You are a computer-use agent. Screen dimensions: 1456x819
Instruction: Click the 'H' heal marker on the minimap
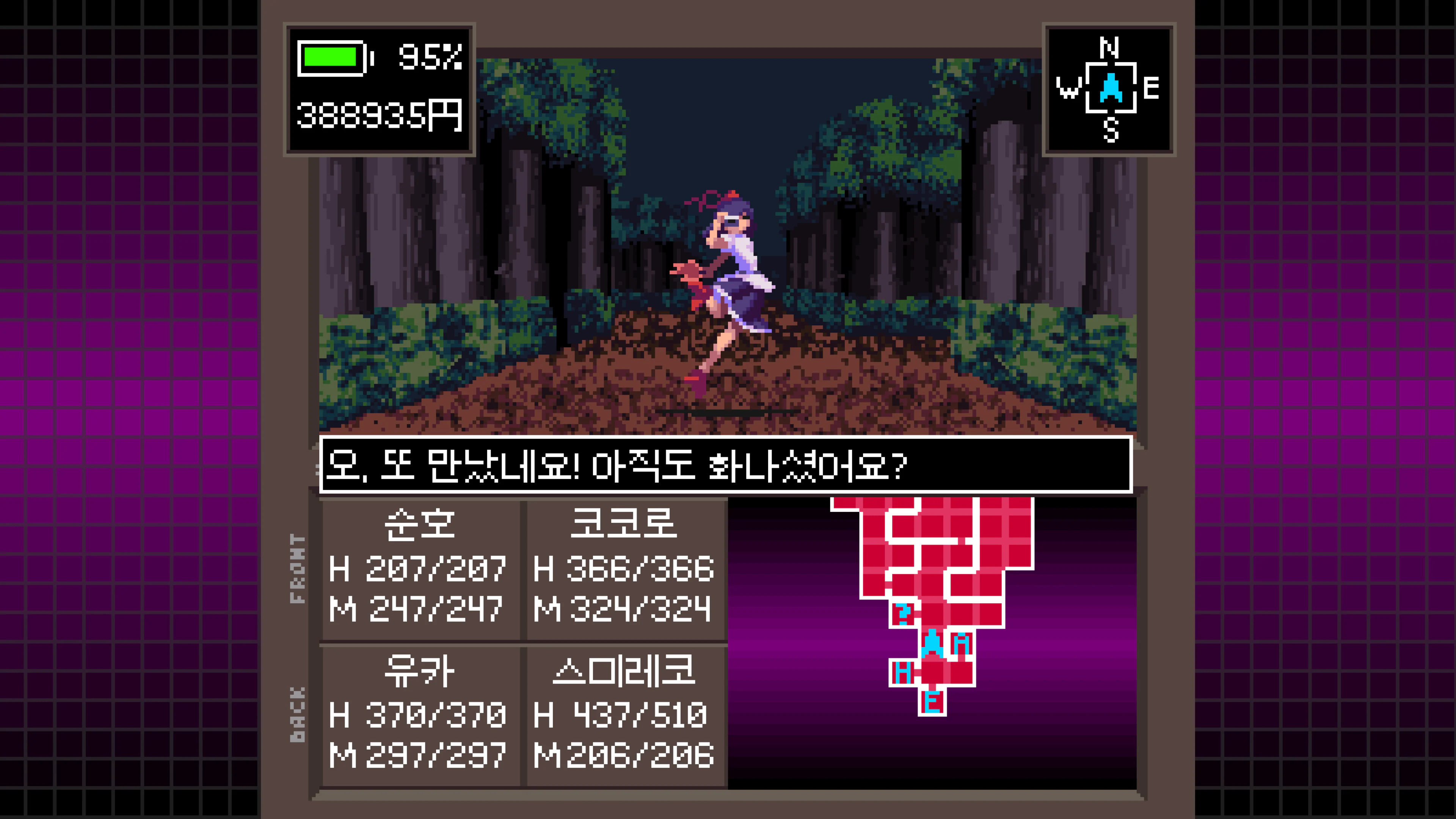[x=903, y=672]
